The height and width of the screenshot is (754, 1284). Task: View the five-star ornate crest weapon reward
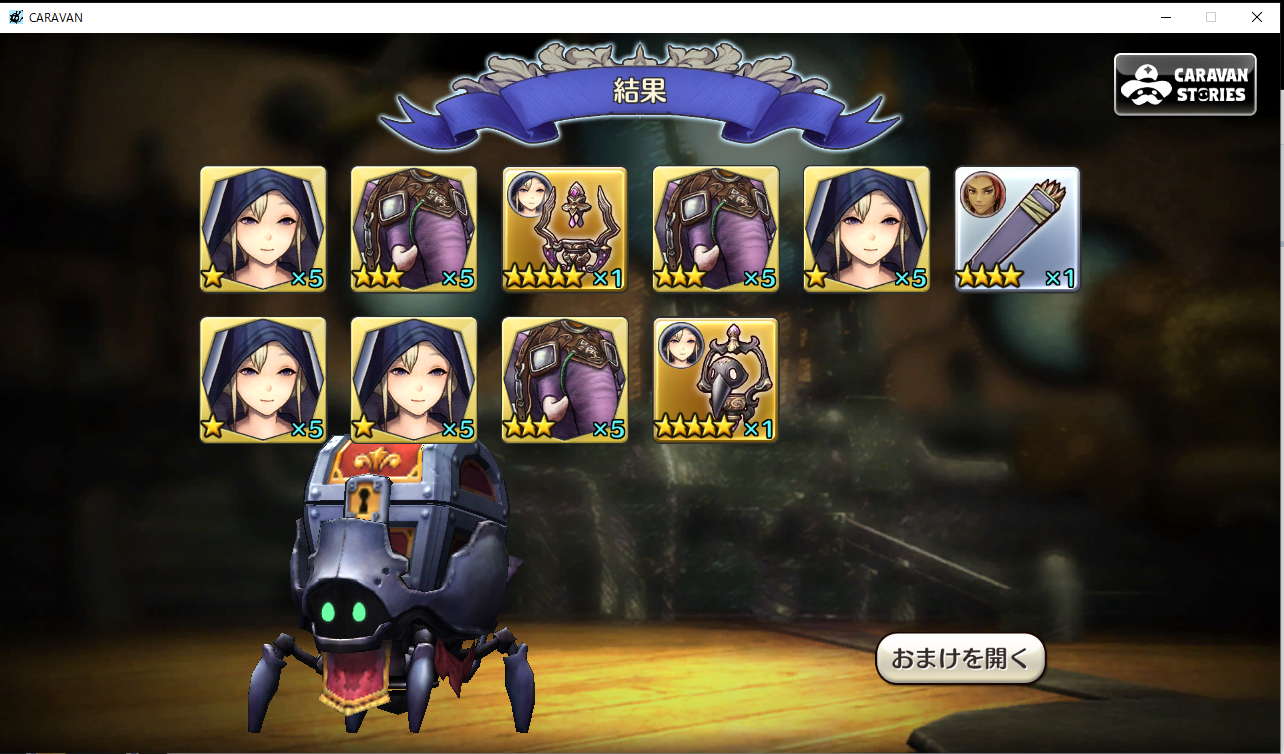pos(565,229)
